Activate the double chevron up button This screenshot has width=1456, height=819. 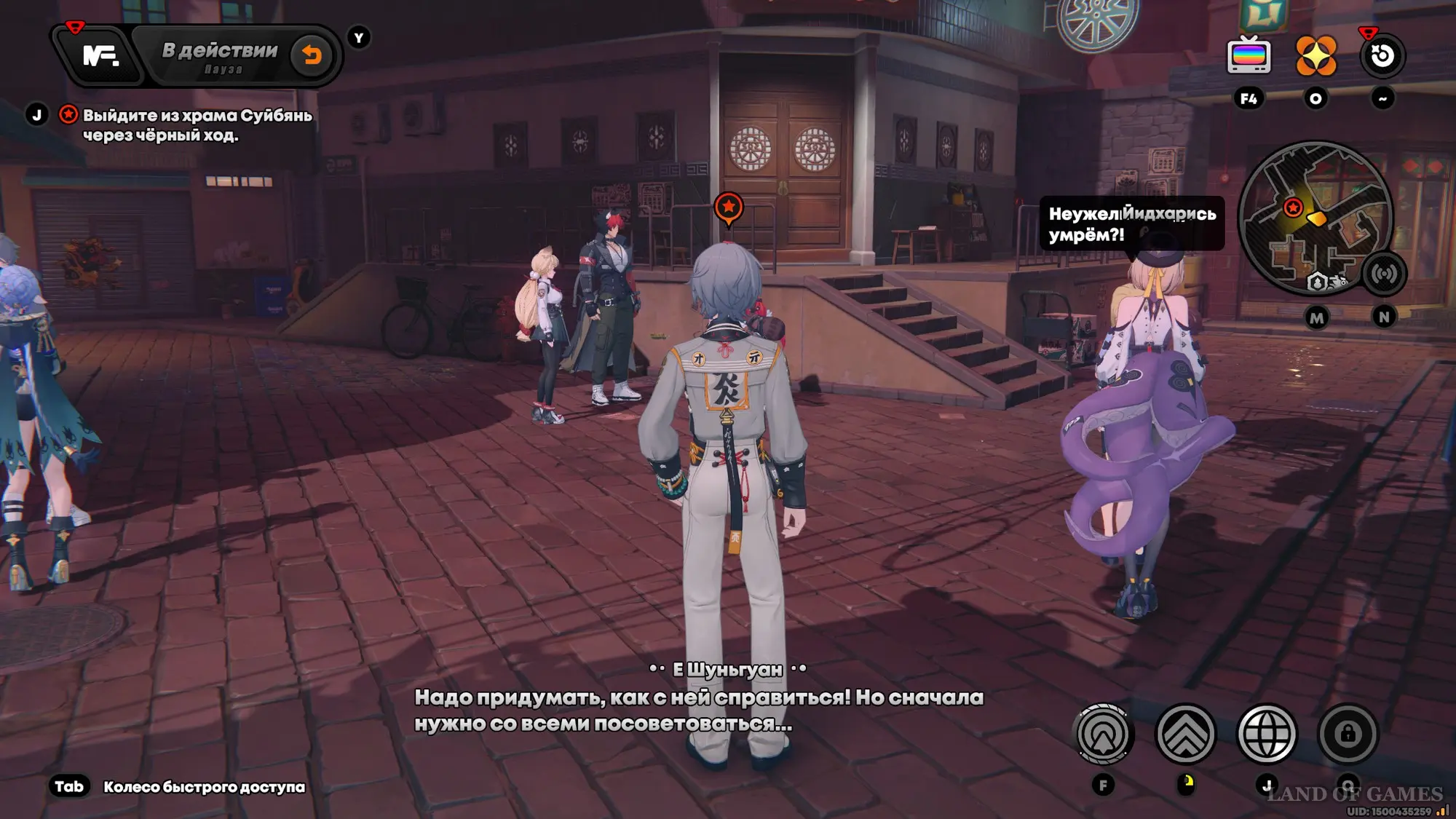1185,734
